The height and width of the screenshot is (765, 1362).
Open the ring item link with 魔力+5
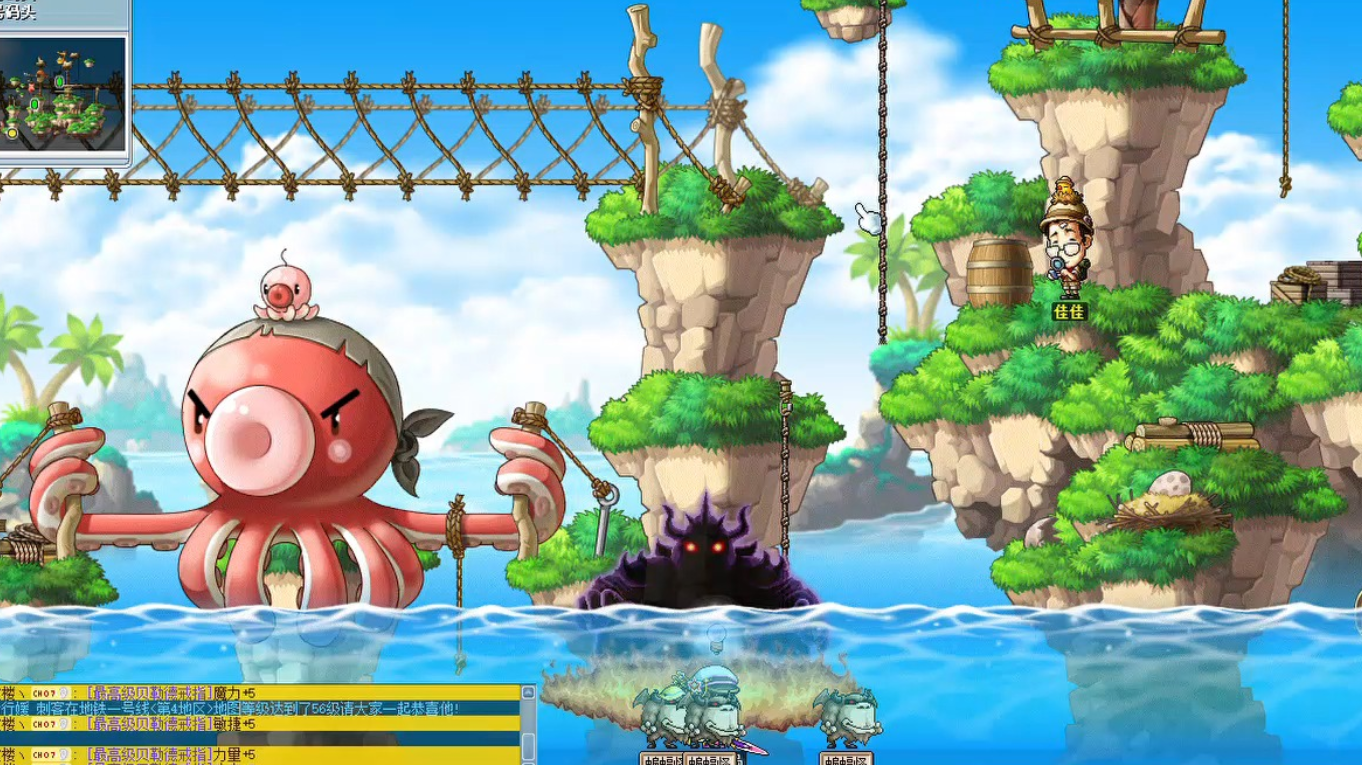(x=148, y=692)
